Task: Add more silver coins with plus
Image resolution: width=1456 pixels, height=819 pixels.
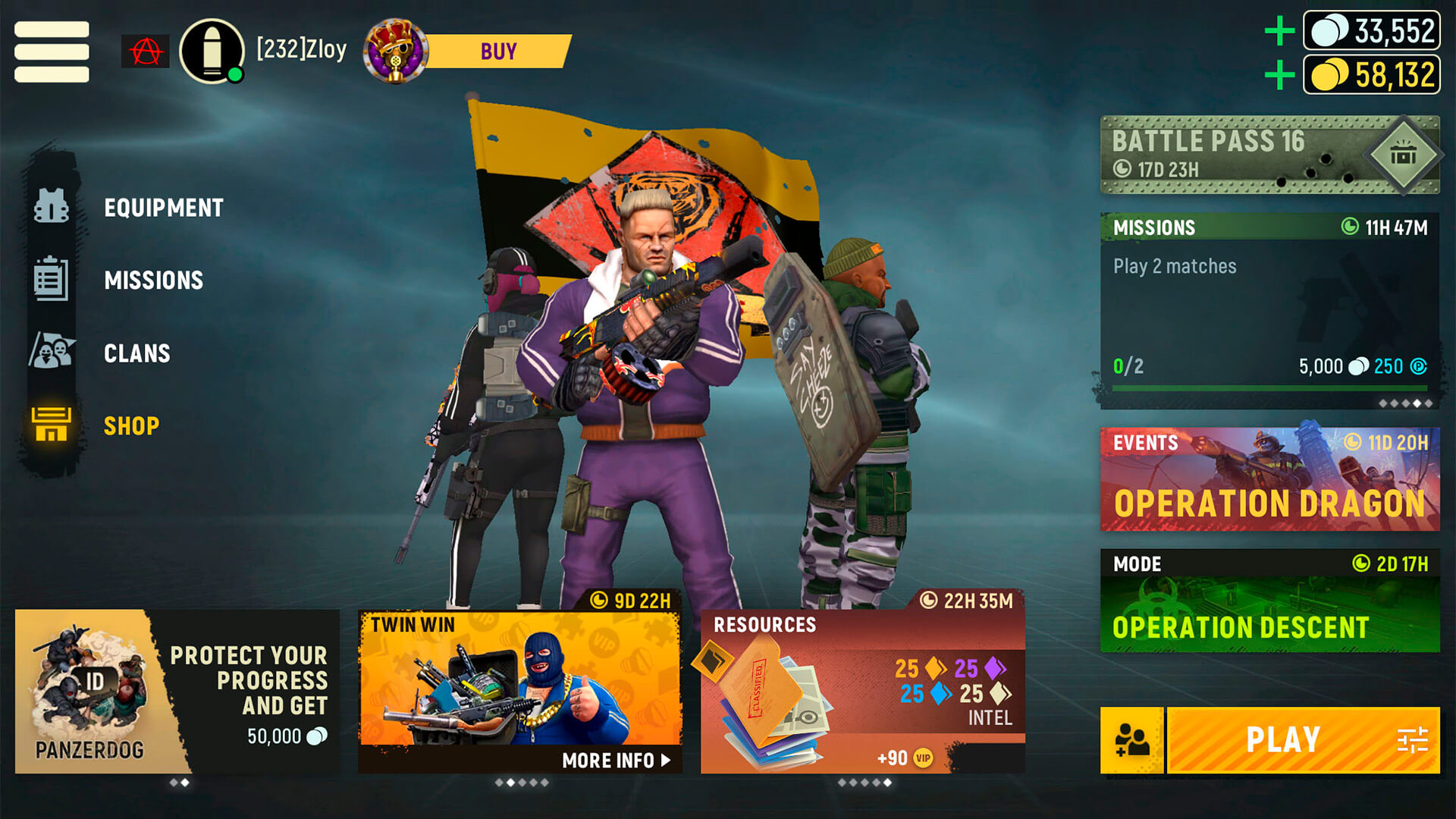Action: (1279, 31)
